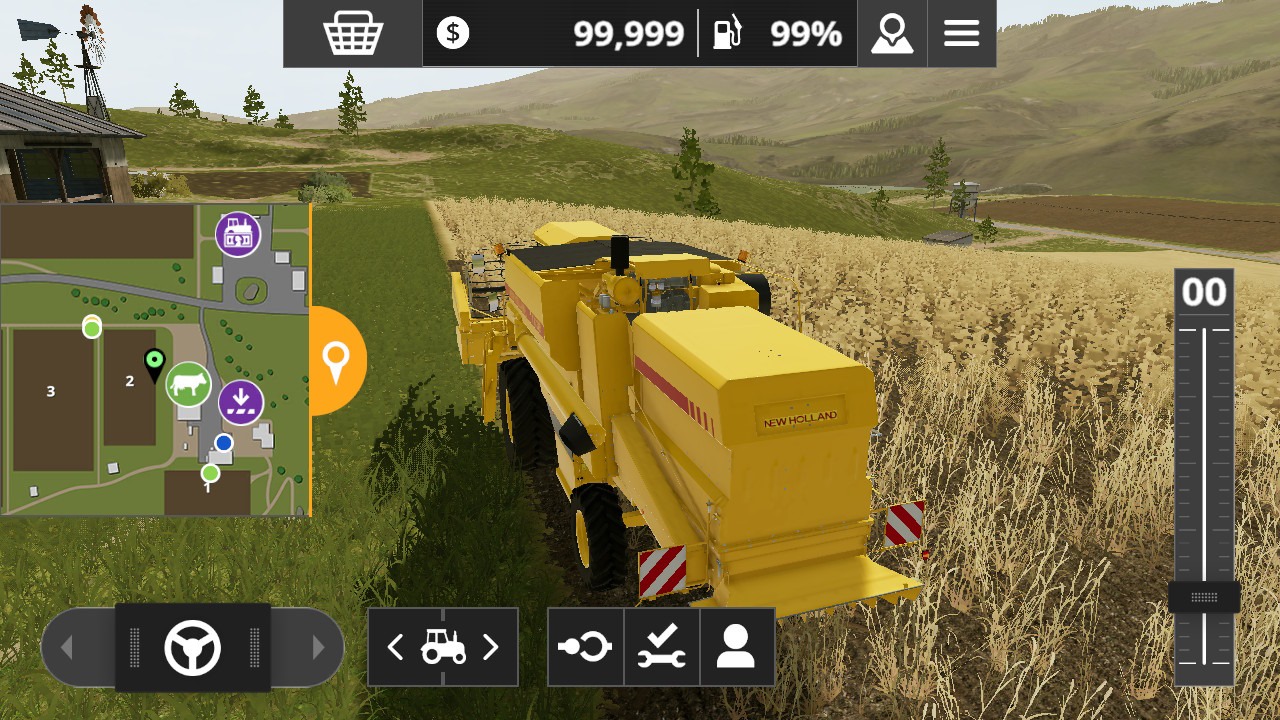Select the black location pin on minimap
This screenshot has height=720, width=1280.
pyautogui.click(x=154, y=364)
